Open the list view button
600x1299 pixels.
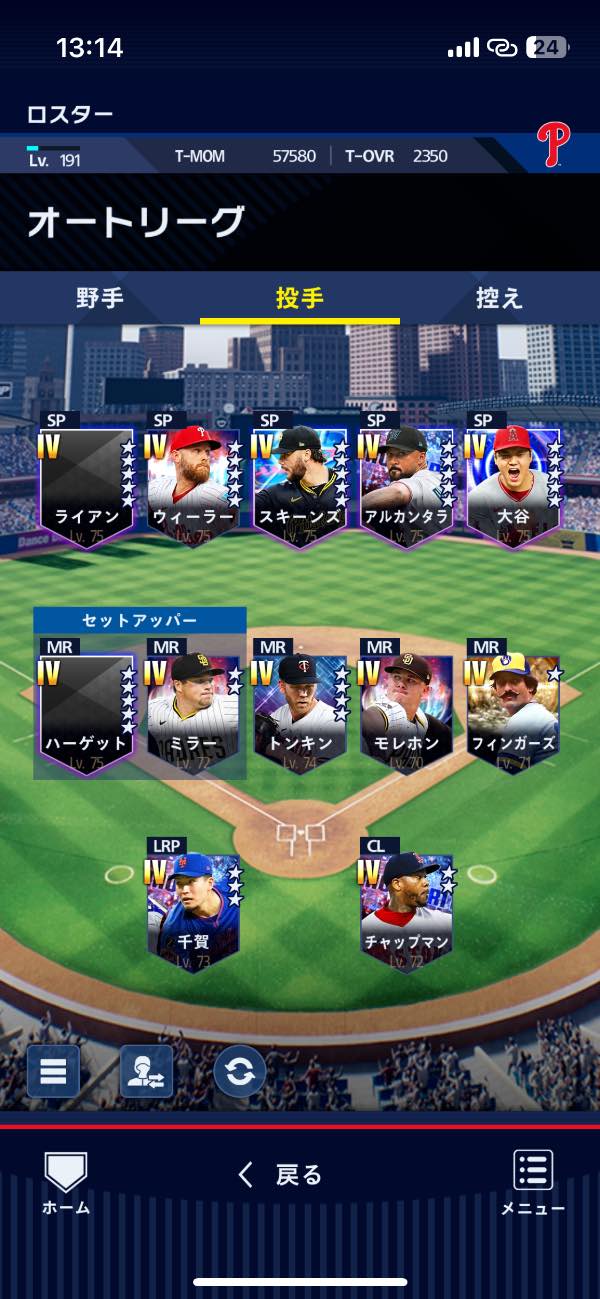(53, 1071)
